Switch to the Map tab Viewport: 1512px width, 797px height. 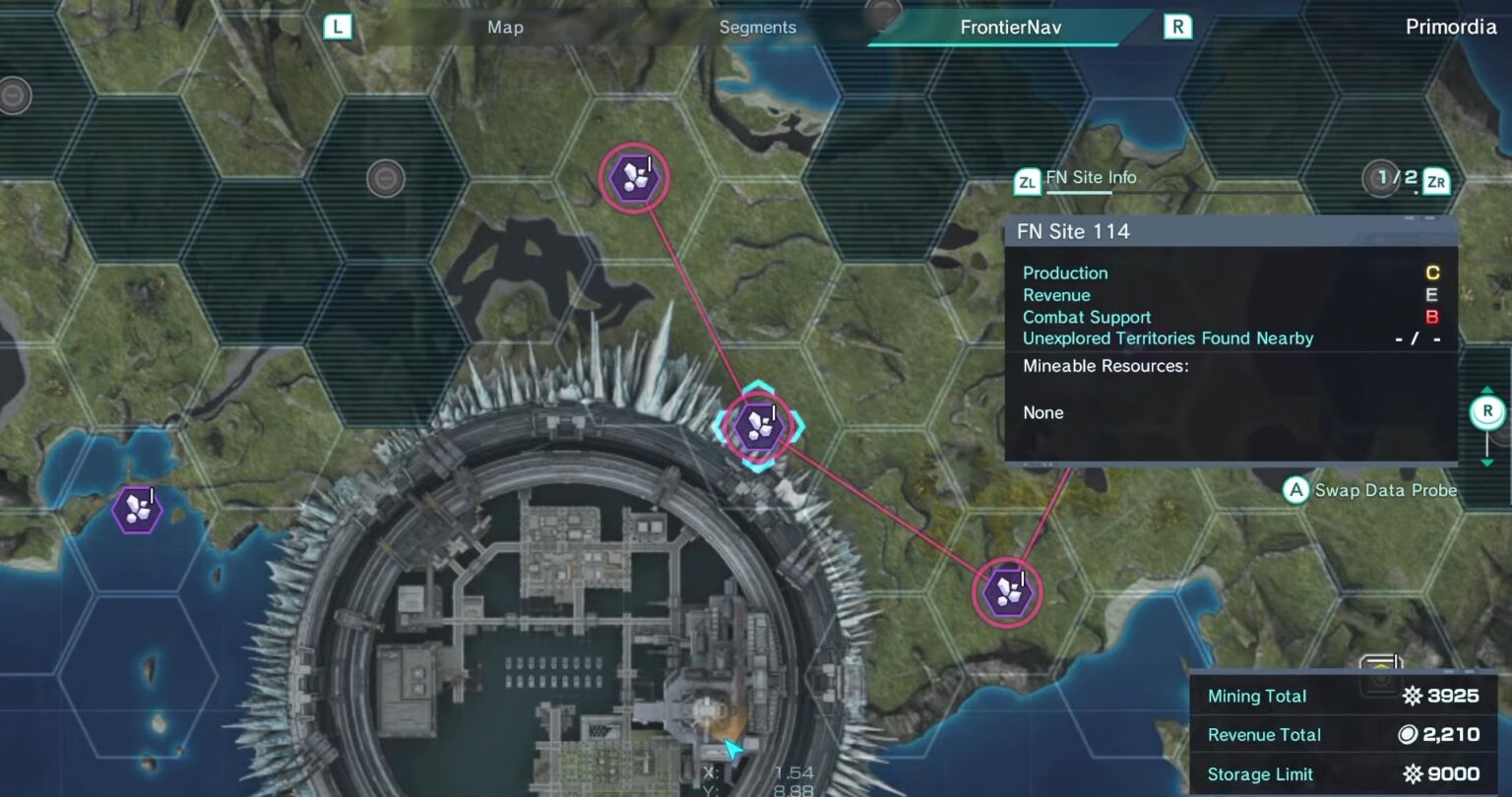click(504, 27)
